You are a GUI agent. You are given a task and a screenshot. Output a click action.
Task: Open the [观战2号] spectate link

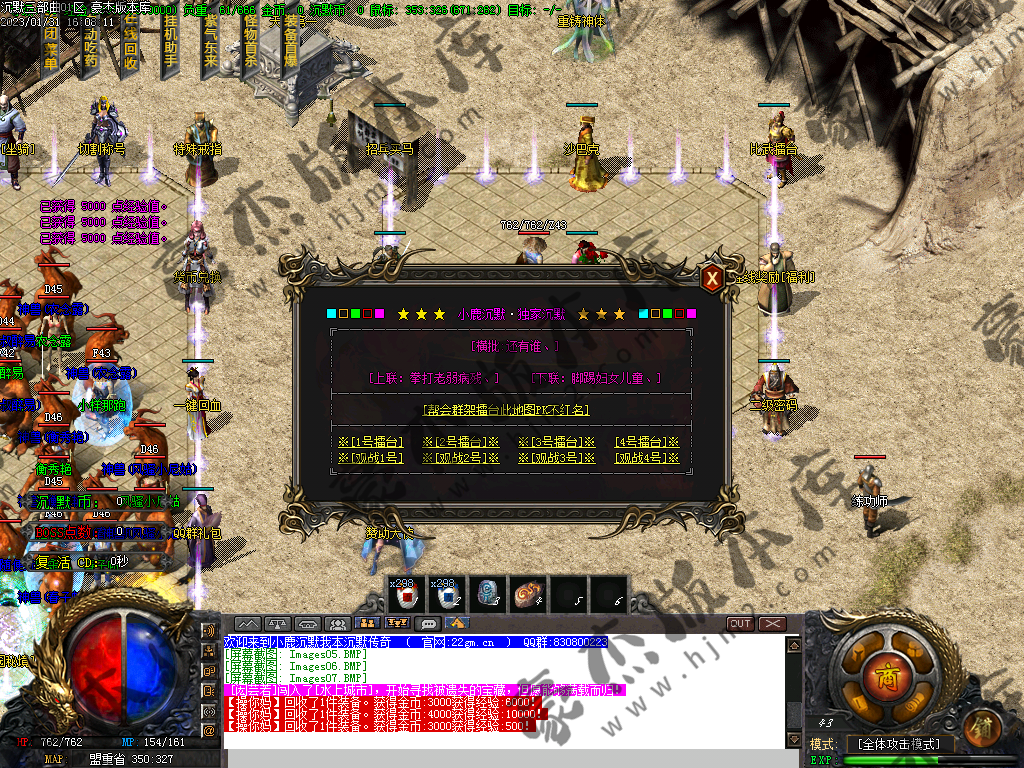tap(461, 458)
